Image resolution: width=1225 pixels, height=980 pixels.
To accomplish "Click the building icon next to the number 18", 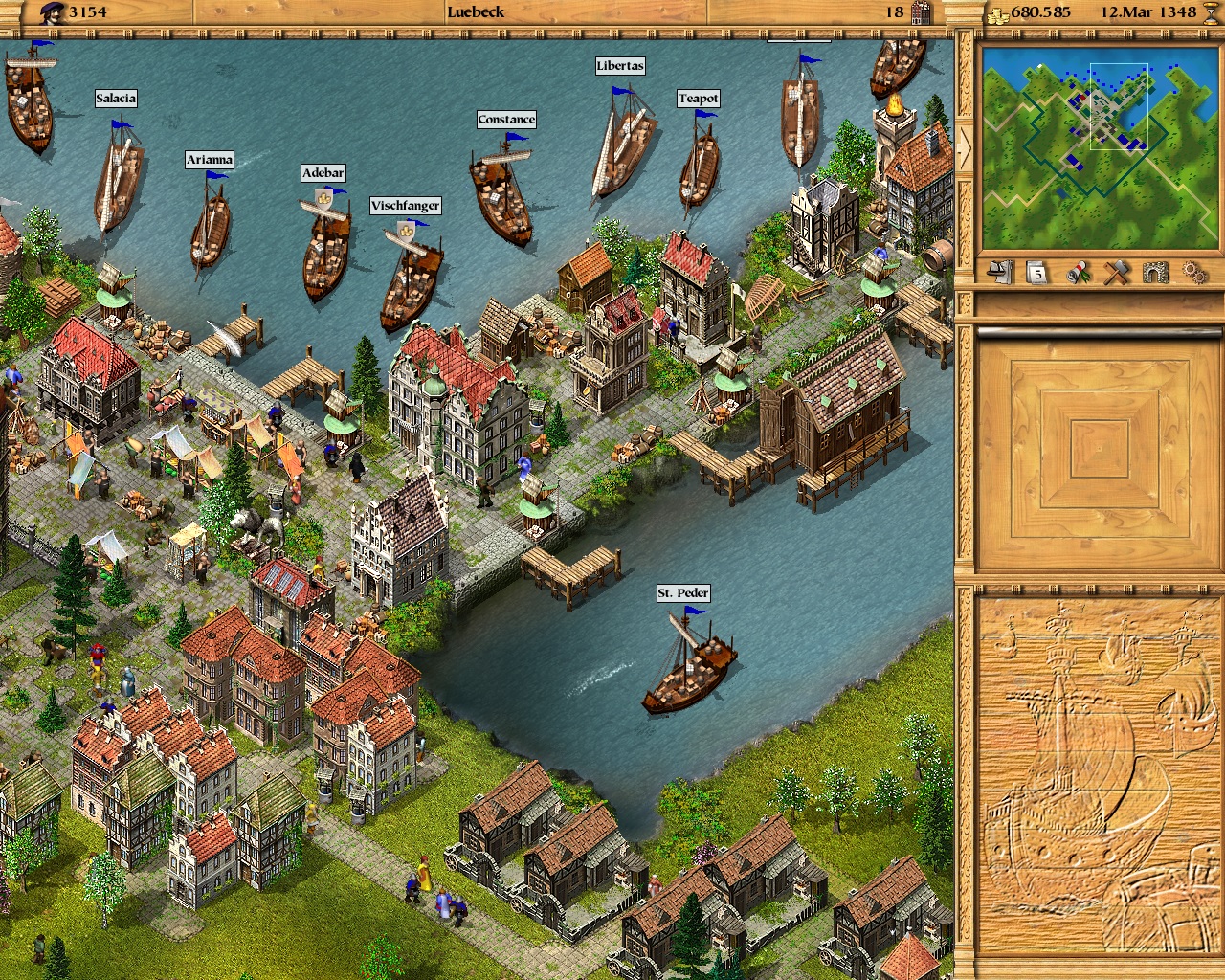I will [x=920, y=12].
